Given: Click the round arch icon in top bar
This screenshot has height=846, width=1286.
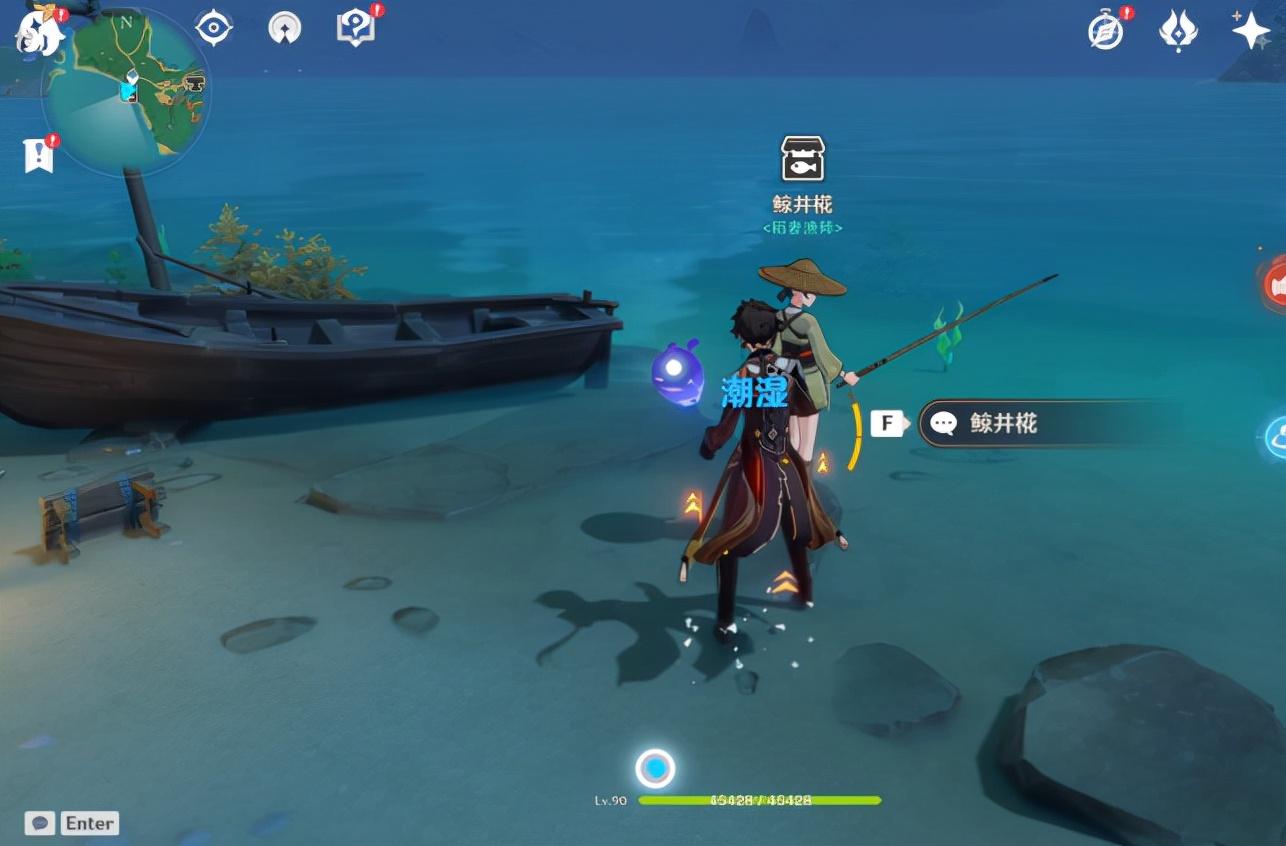Looking at the screenshot, I should tap(285, 28).
